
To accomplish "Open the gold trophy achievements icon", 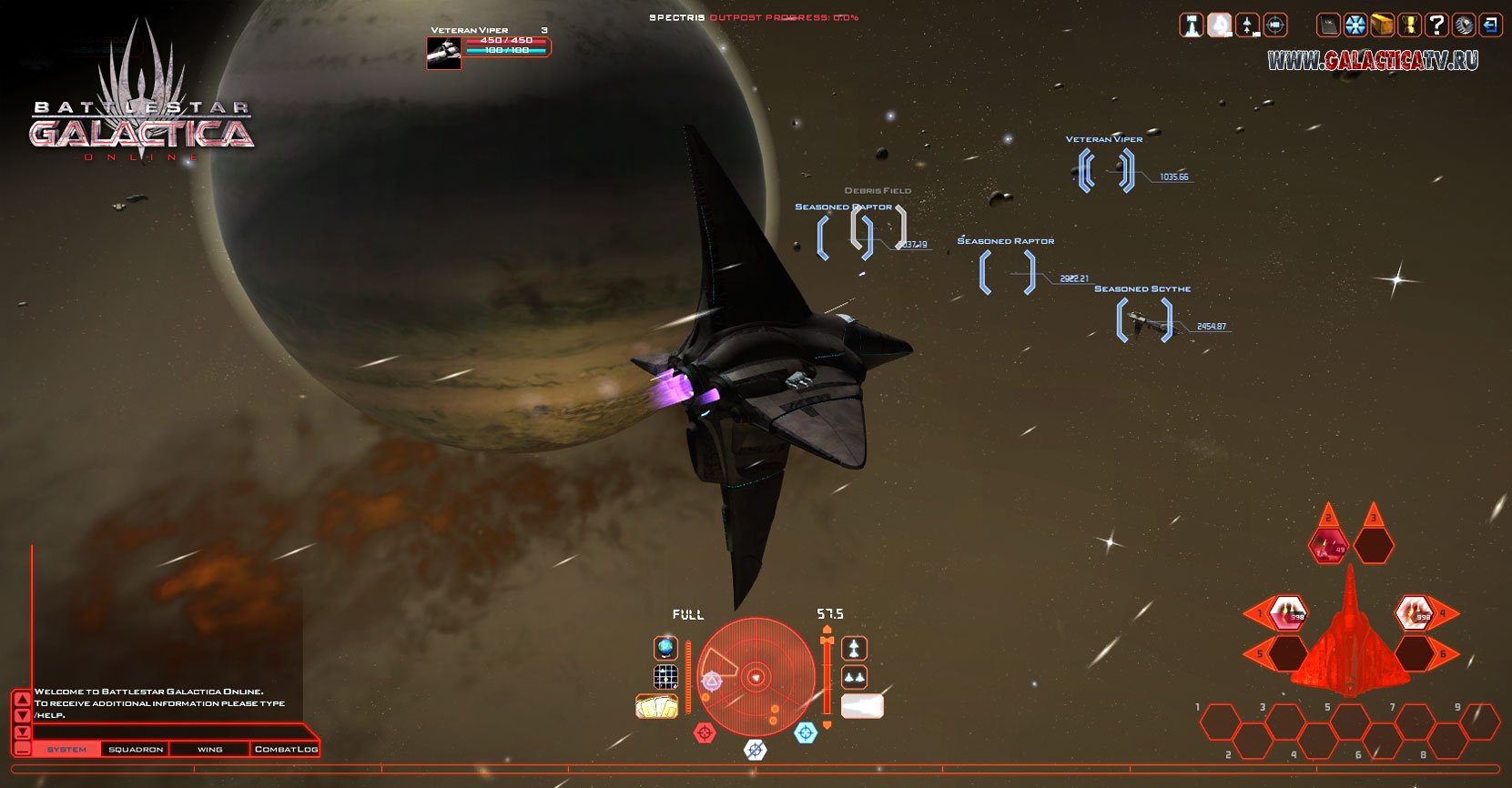I will coord(1409,25).
